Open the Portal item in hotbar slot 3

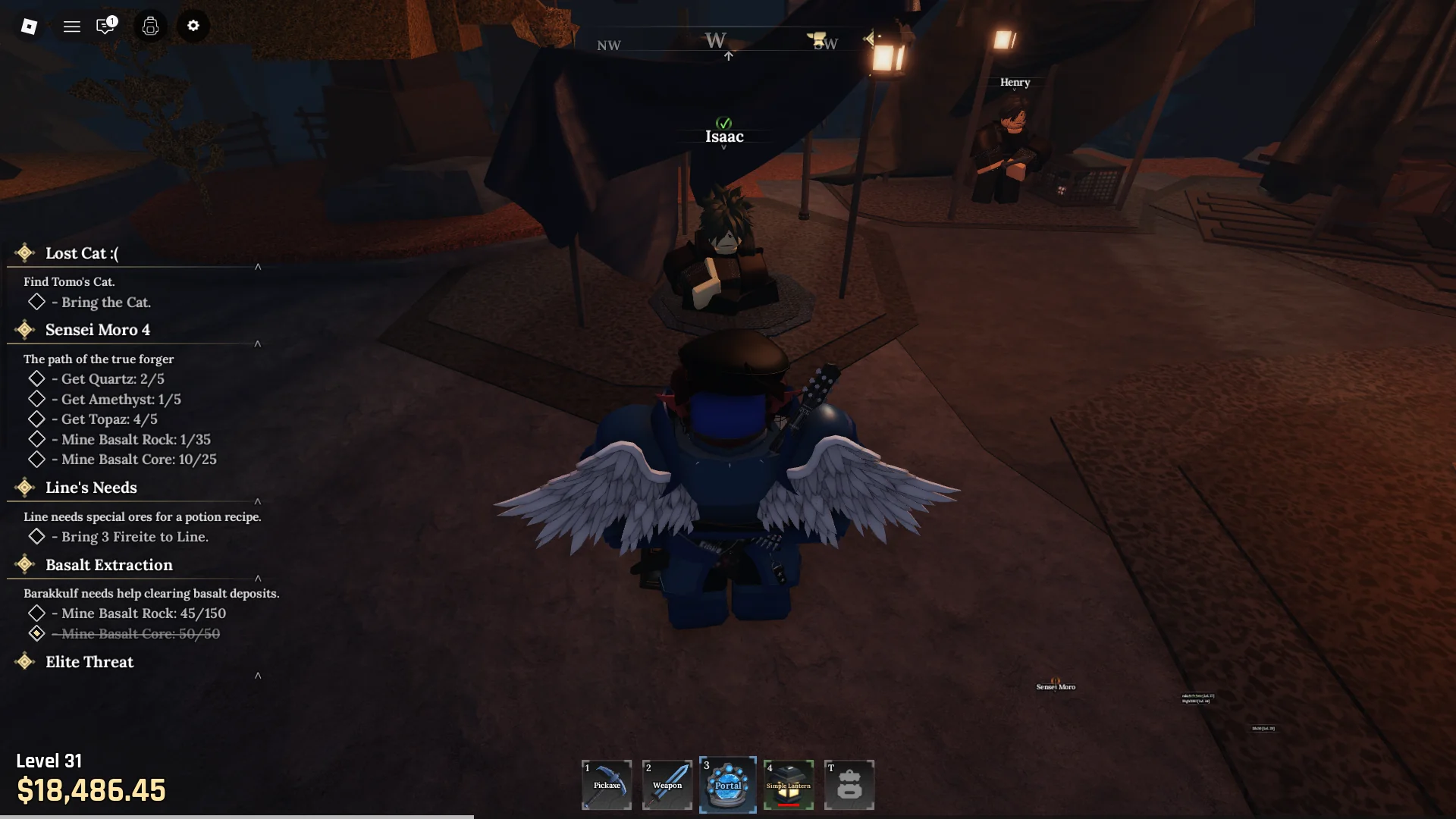pyautogui.click(x=727, y=785)
